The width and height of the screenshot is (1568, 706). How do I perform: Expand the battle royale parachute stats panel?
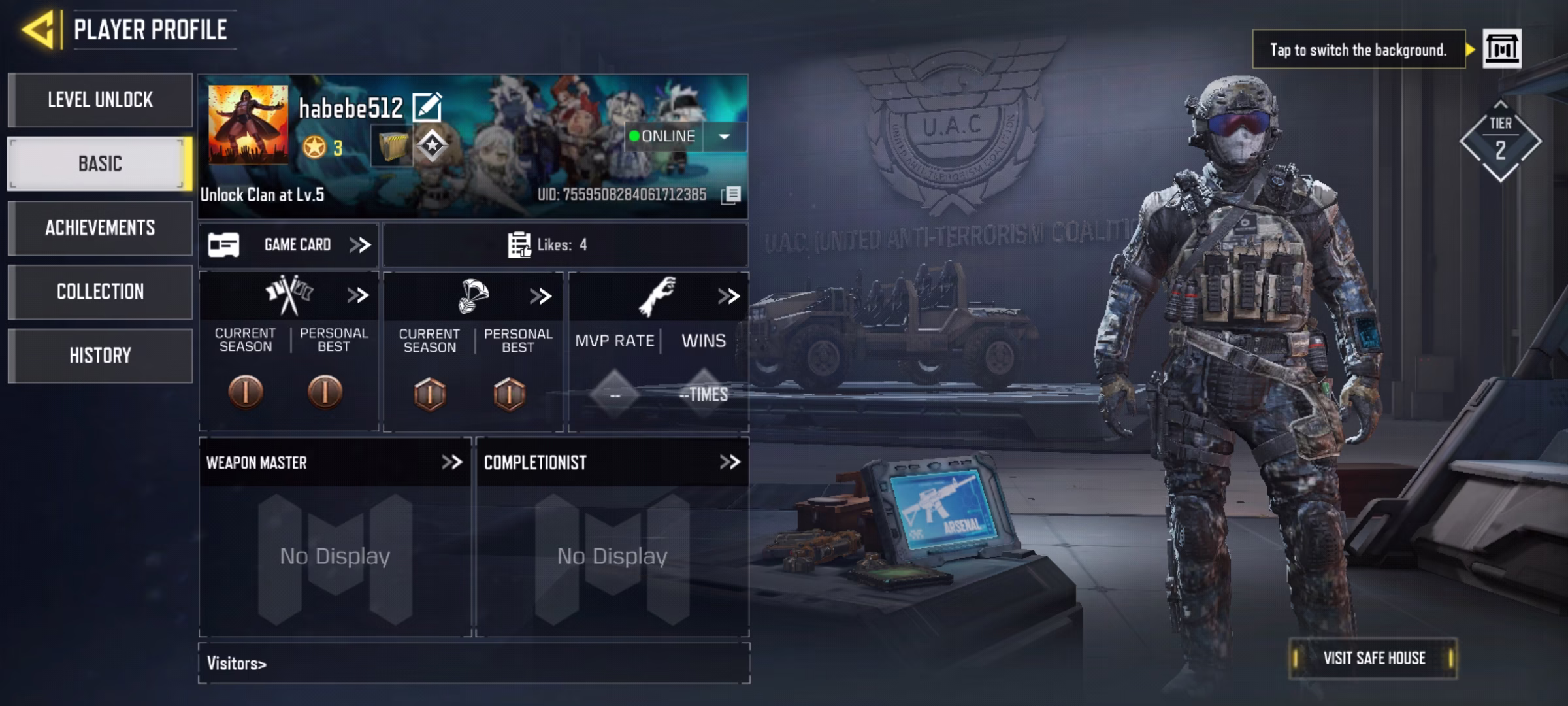click(540, 296)
